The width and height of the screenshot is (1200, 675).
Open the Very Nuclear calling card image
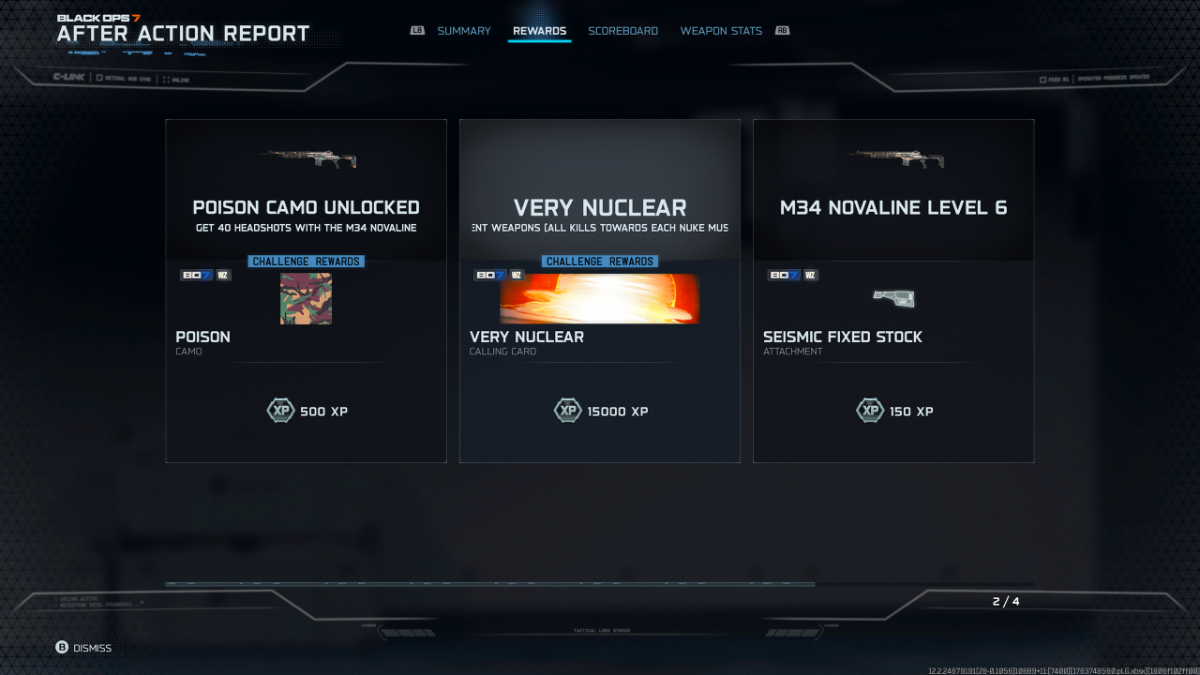(x=600, y=299)
